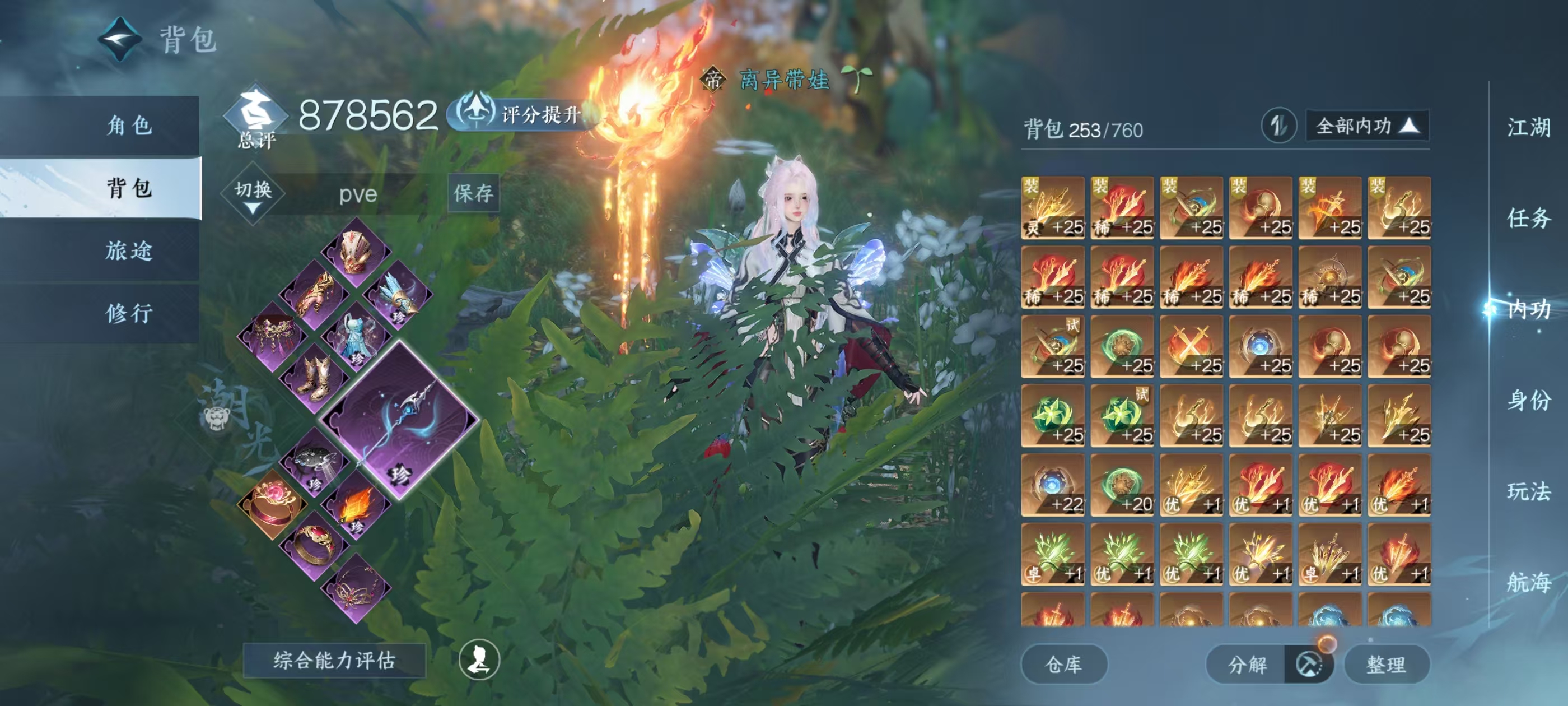1568x706 pixels.
Task: Click the back arrow beside 背包 title
Action: pyautogui.click(x=120, y=40)
